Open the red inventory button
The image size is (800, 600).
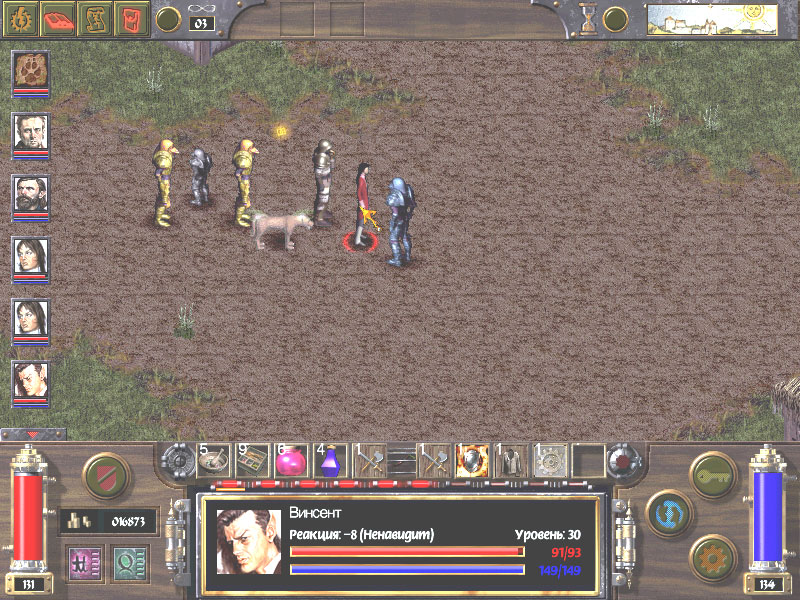(x=133, y=18)
